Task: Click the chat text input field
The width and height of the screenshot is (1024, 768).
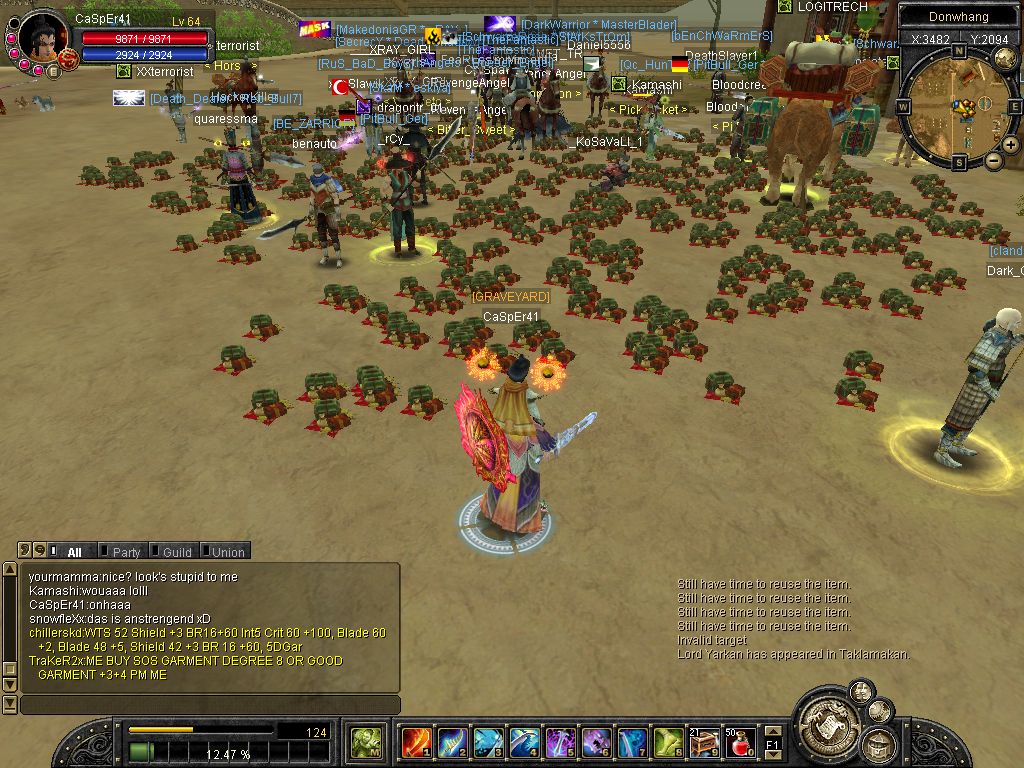Action: (210, 705)
